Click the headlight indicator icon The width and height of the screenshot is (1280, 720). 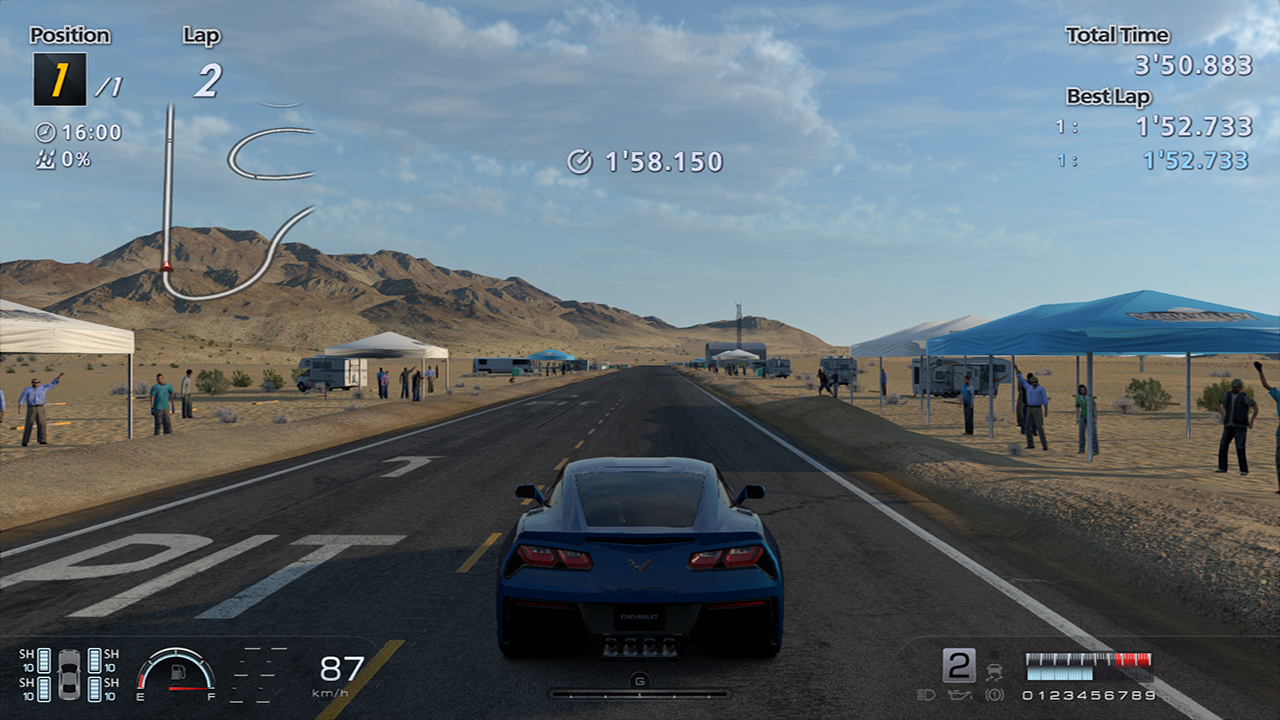pyautogui.click(x=925, y=695)
